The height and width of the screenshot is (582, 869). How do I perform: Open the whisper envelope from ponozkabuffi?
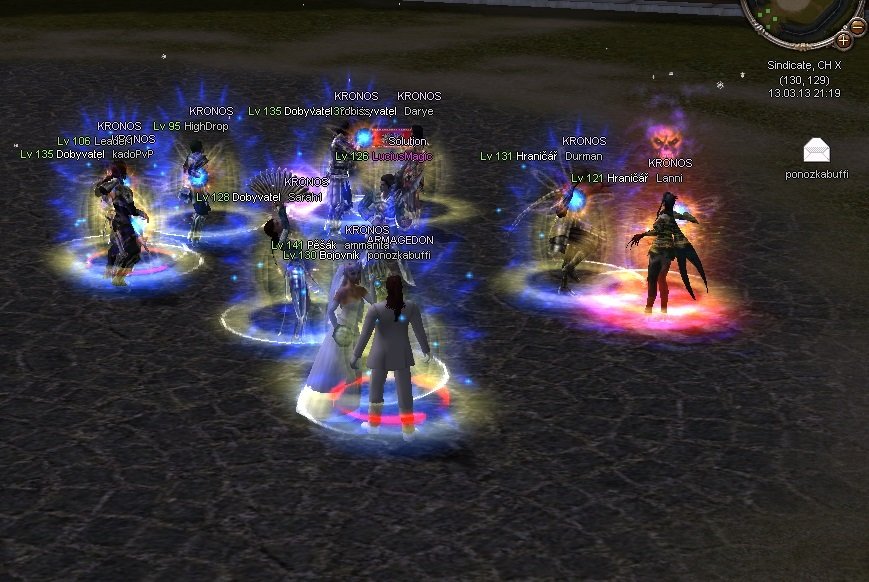(816, 151)
